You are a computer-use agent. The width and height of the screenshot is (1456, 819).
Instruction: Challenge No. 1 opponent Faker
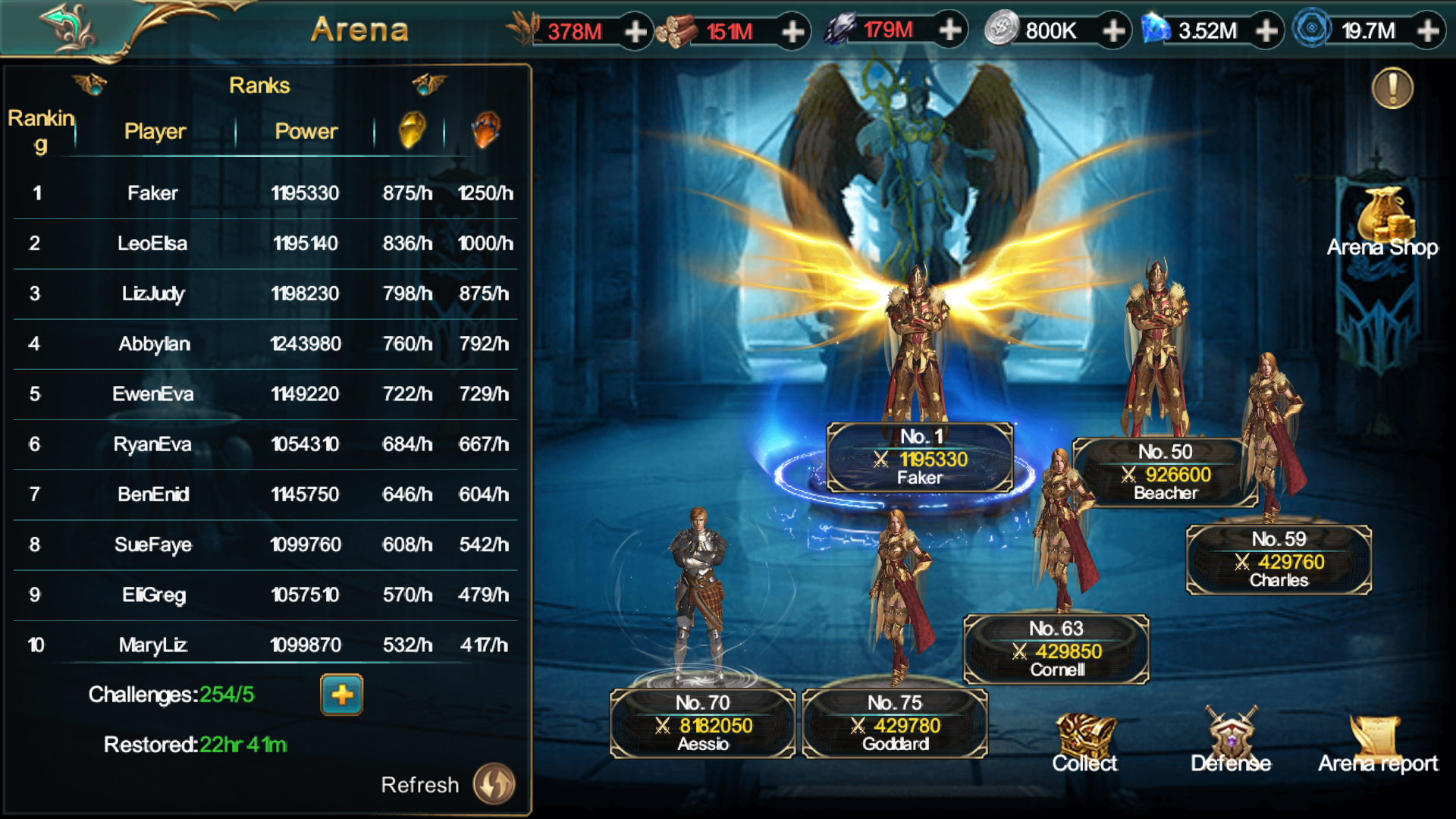919,457
